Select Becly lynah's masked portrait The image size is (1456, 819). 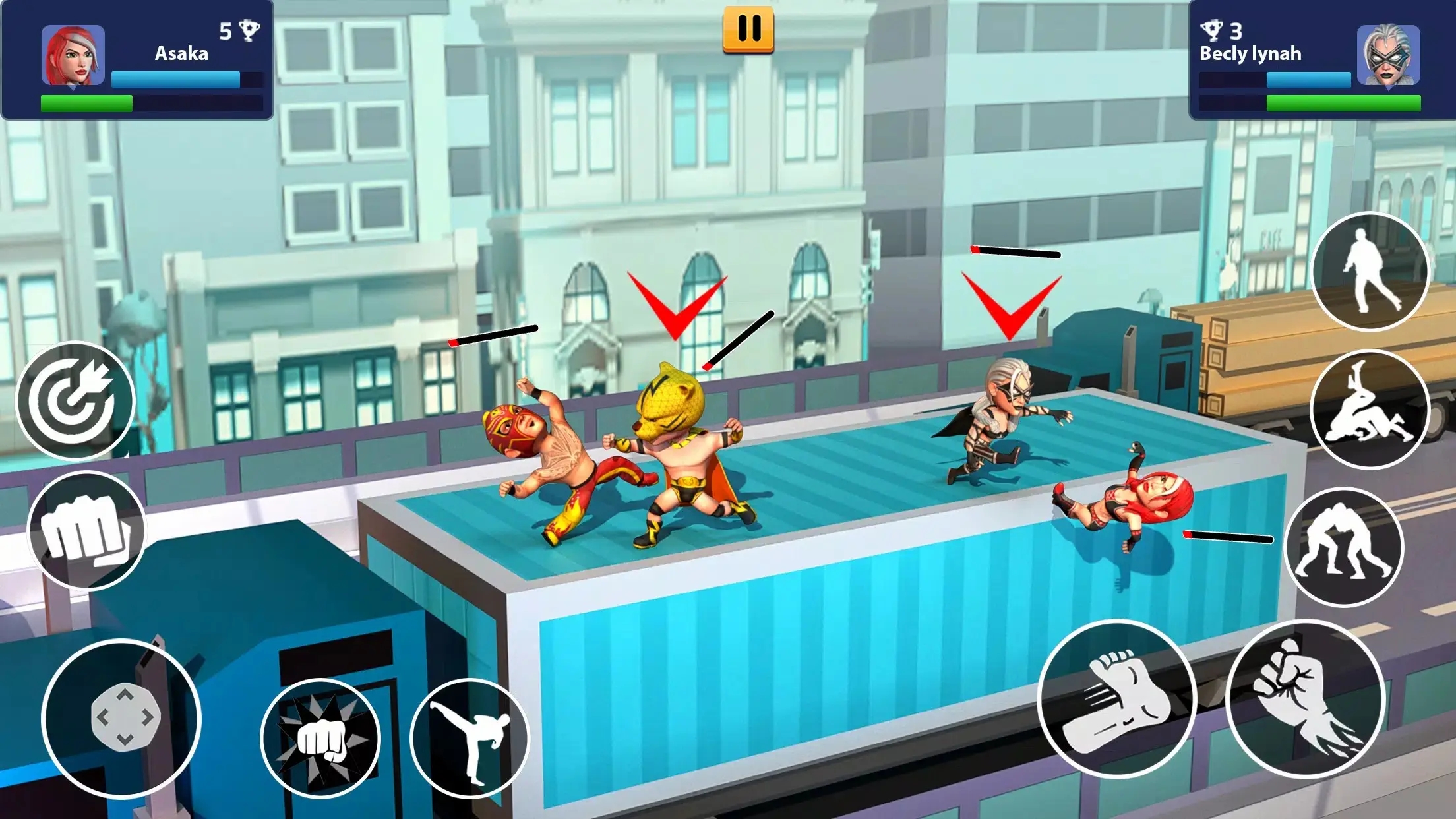1388,56
